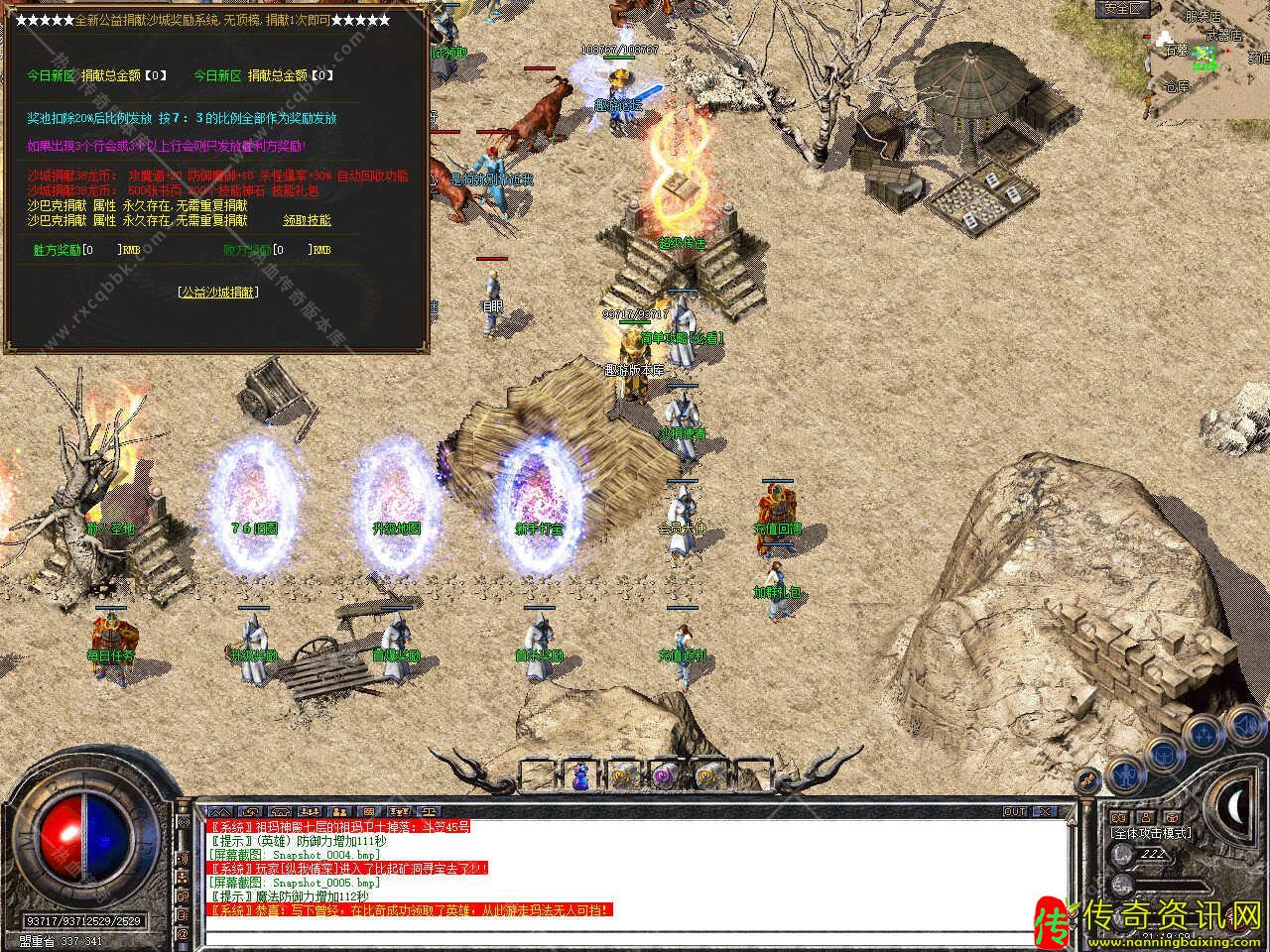This screenshot has width=1270, height=952.
Task: Open the 公益沙城捐献 donation link
Action: (218, 293)
